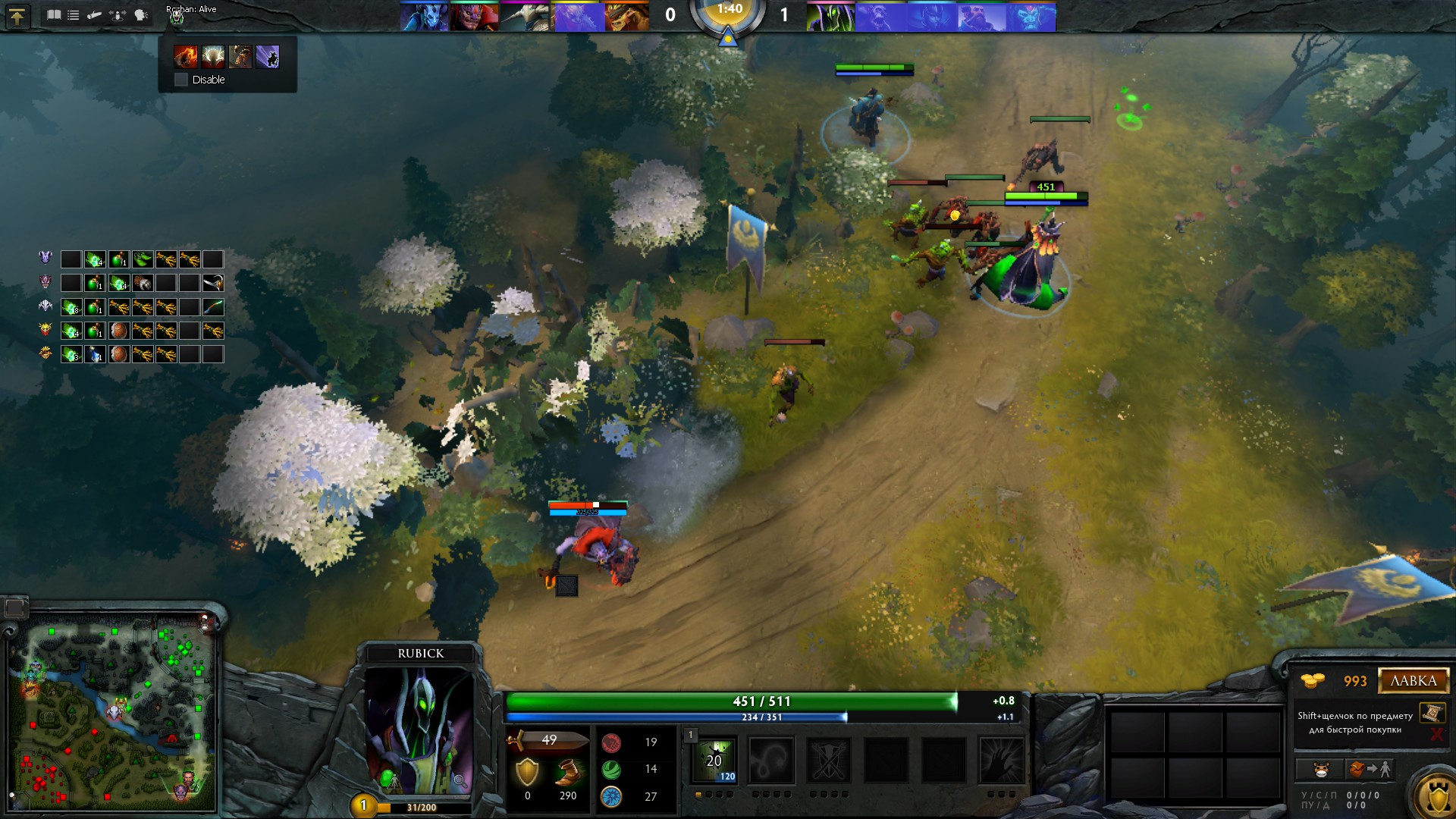Open the chat wheel speaking-head icon
Image resolution: width=1456 pixels, height=819 pixels.
141,14
